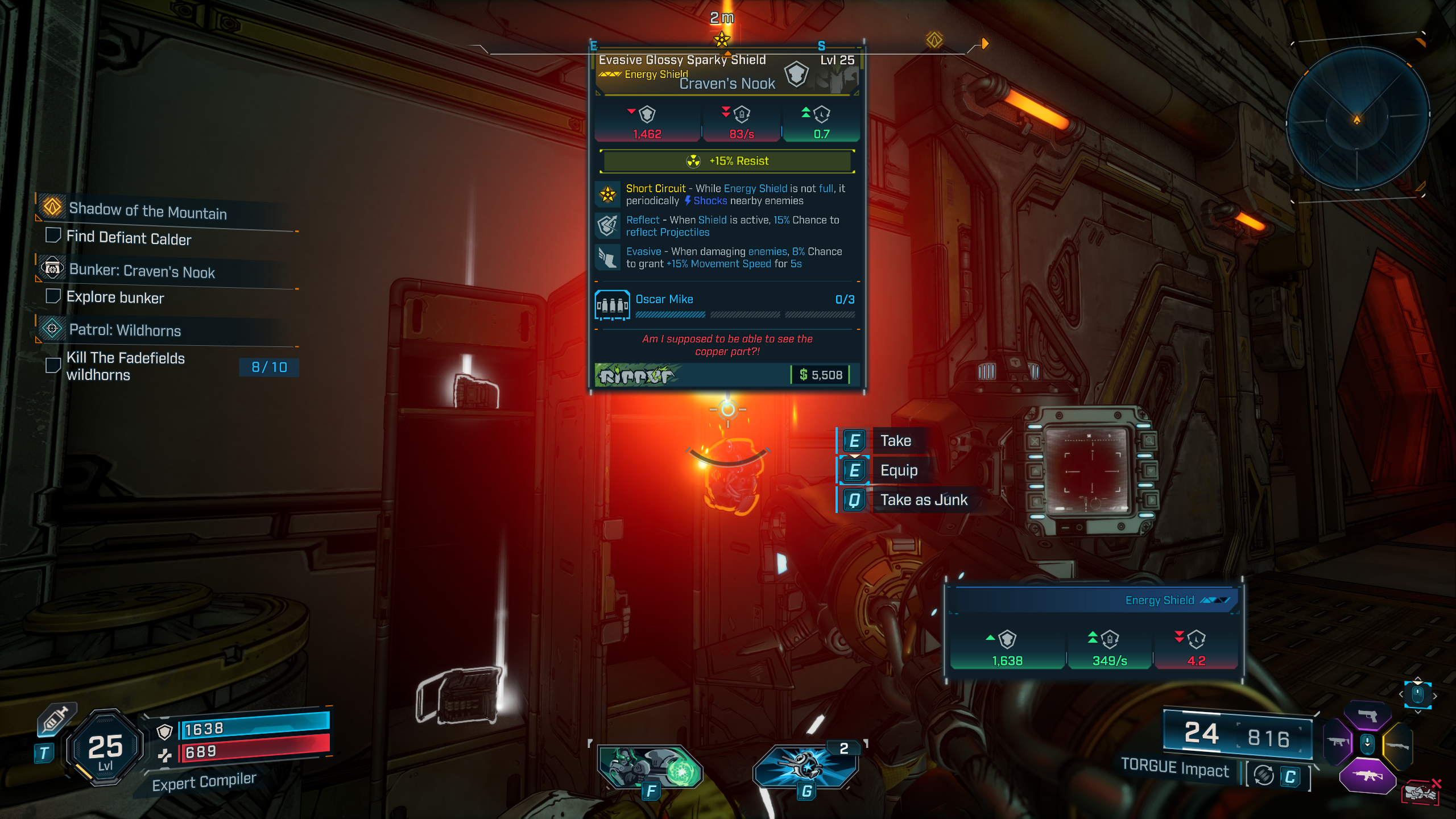
Task: Click the Reflect perk icon
Action: coord(607,226)
